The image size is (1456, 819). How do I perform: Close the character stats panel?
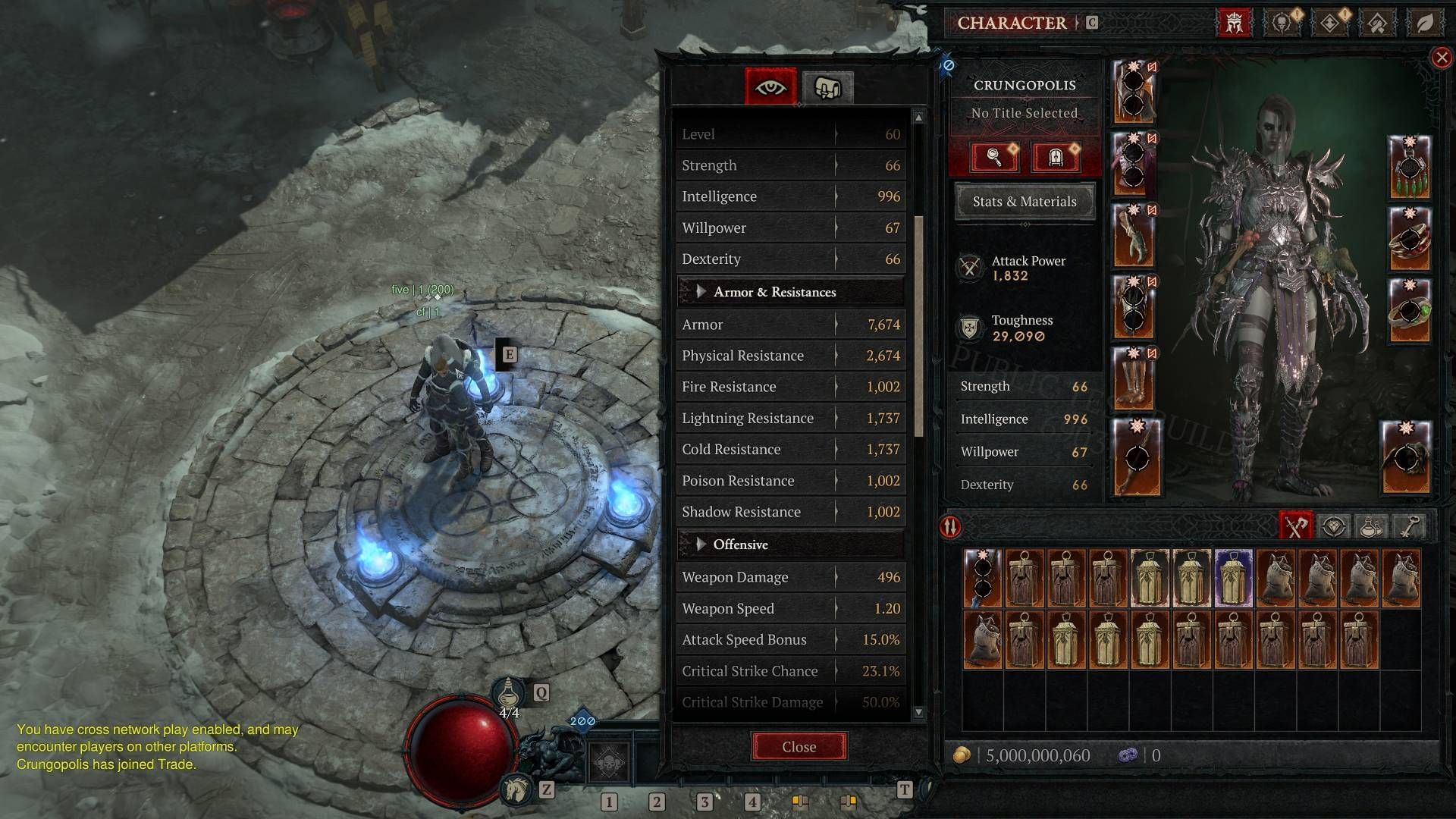799,747
